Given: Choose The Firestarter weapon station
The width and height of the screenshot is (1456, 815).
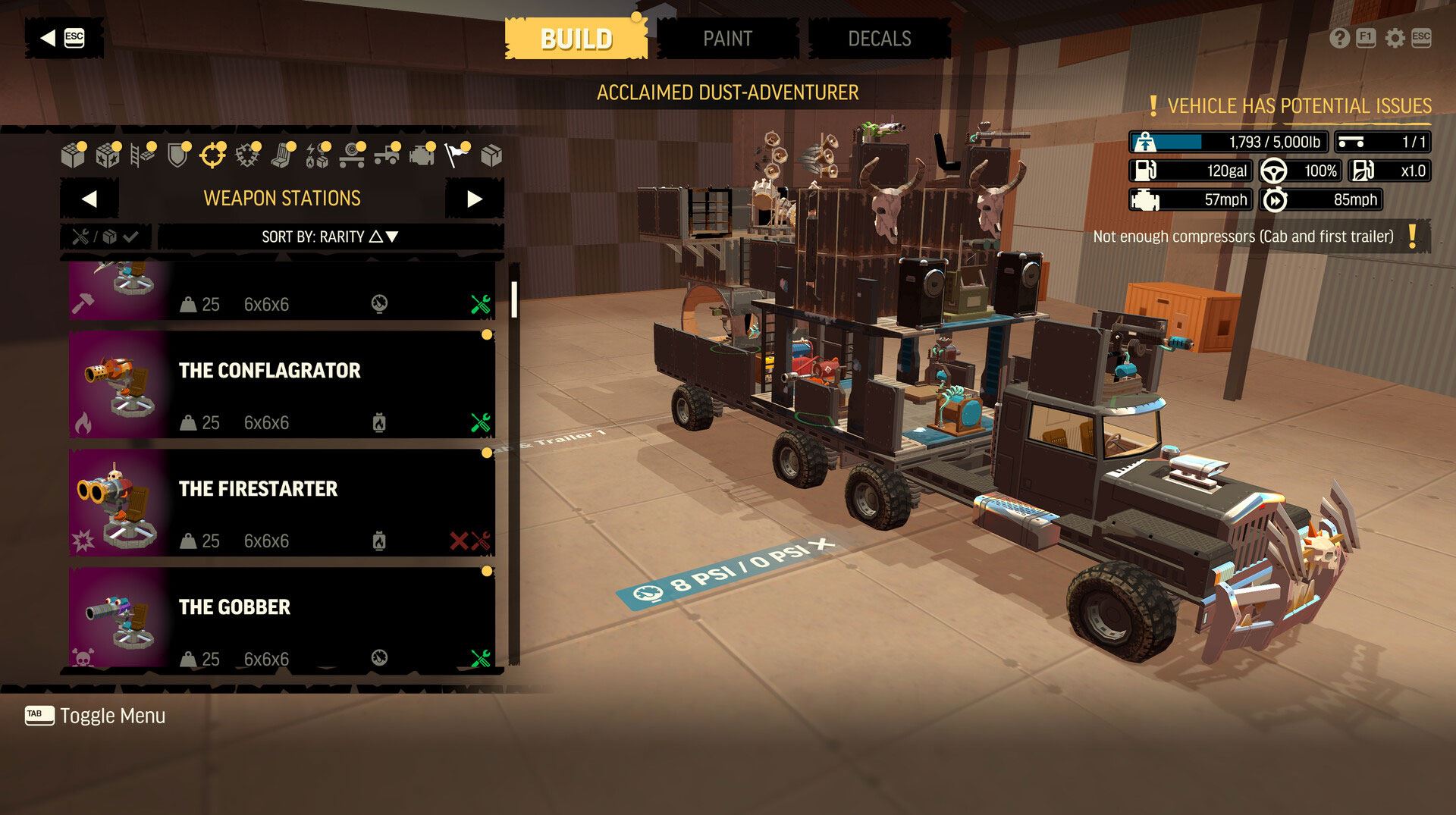Looking at the screenshot, I should (282, 503).
